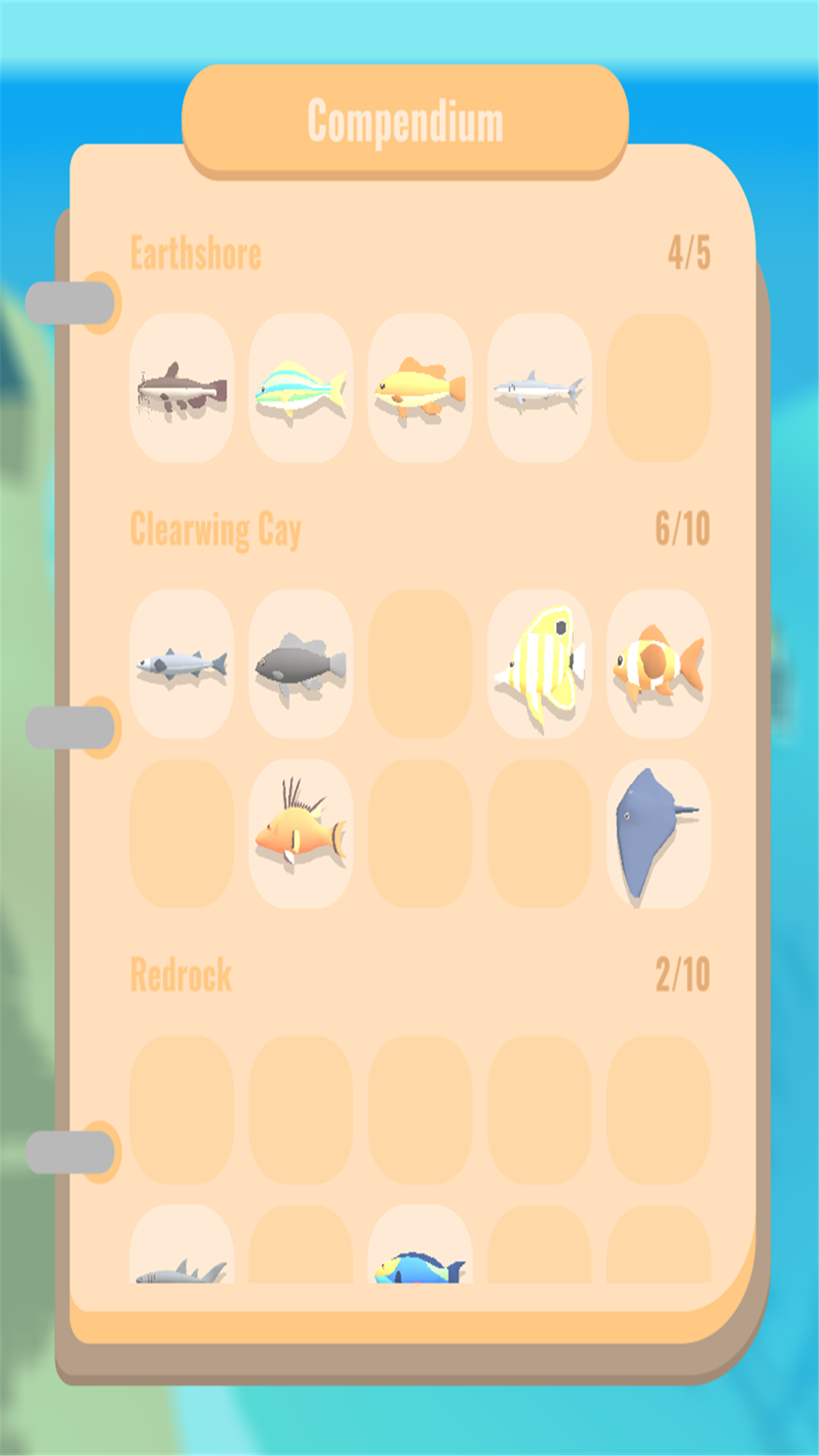Select the brown catfish in Earthshore
The image size is (819, 1456).
(x=181, y=388)
